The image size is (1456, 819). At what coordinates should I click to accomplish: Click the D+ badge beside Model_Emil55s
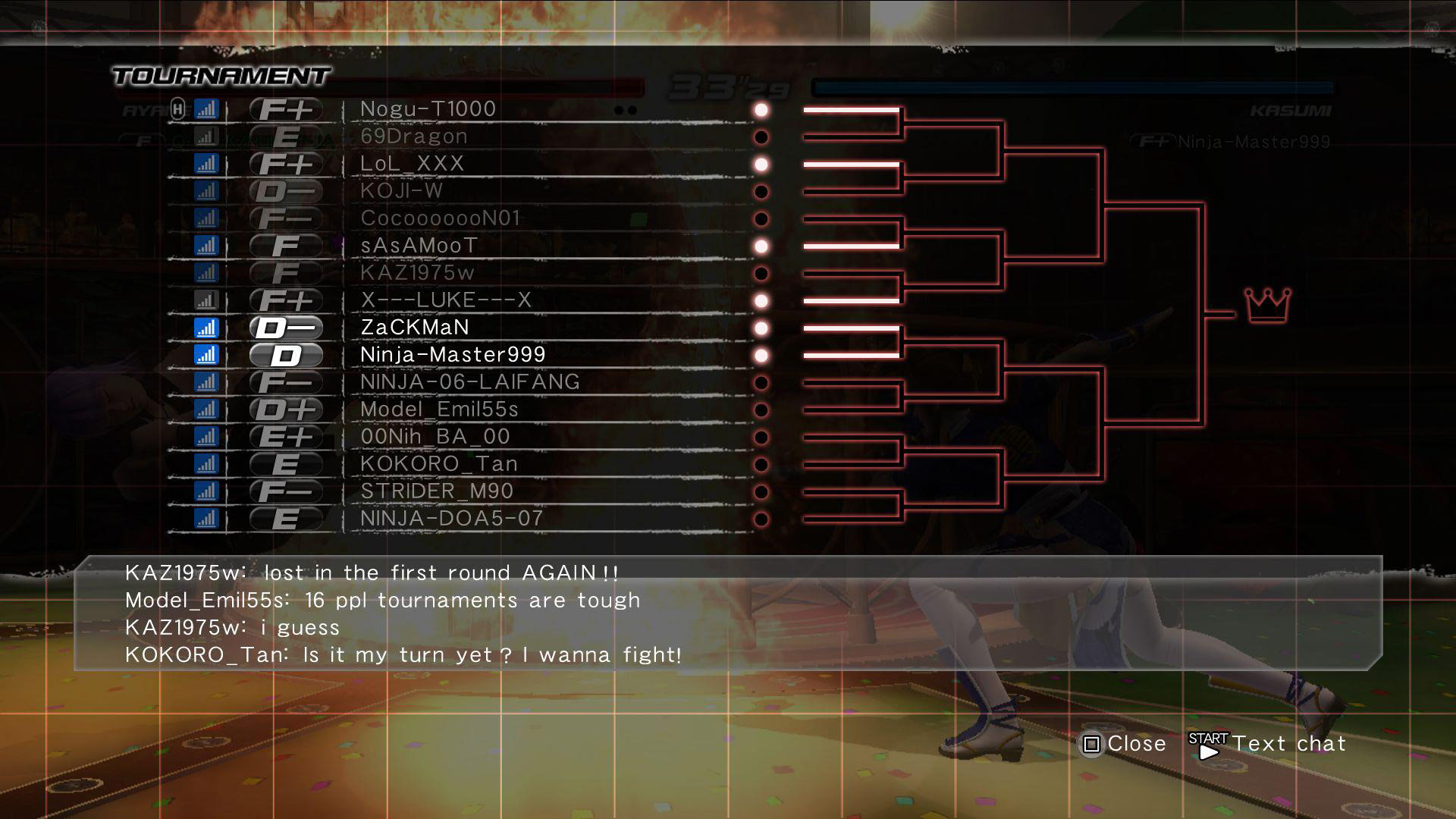(x=284, y=409)
